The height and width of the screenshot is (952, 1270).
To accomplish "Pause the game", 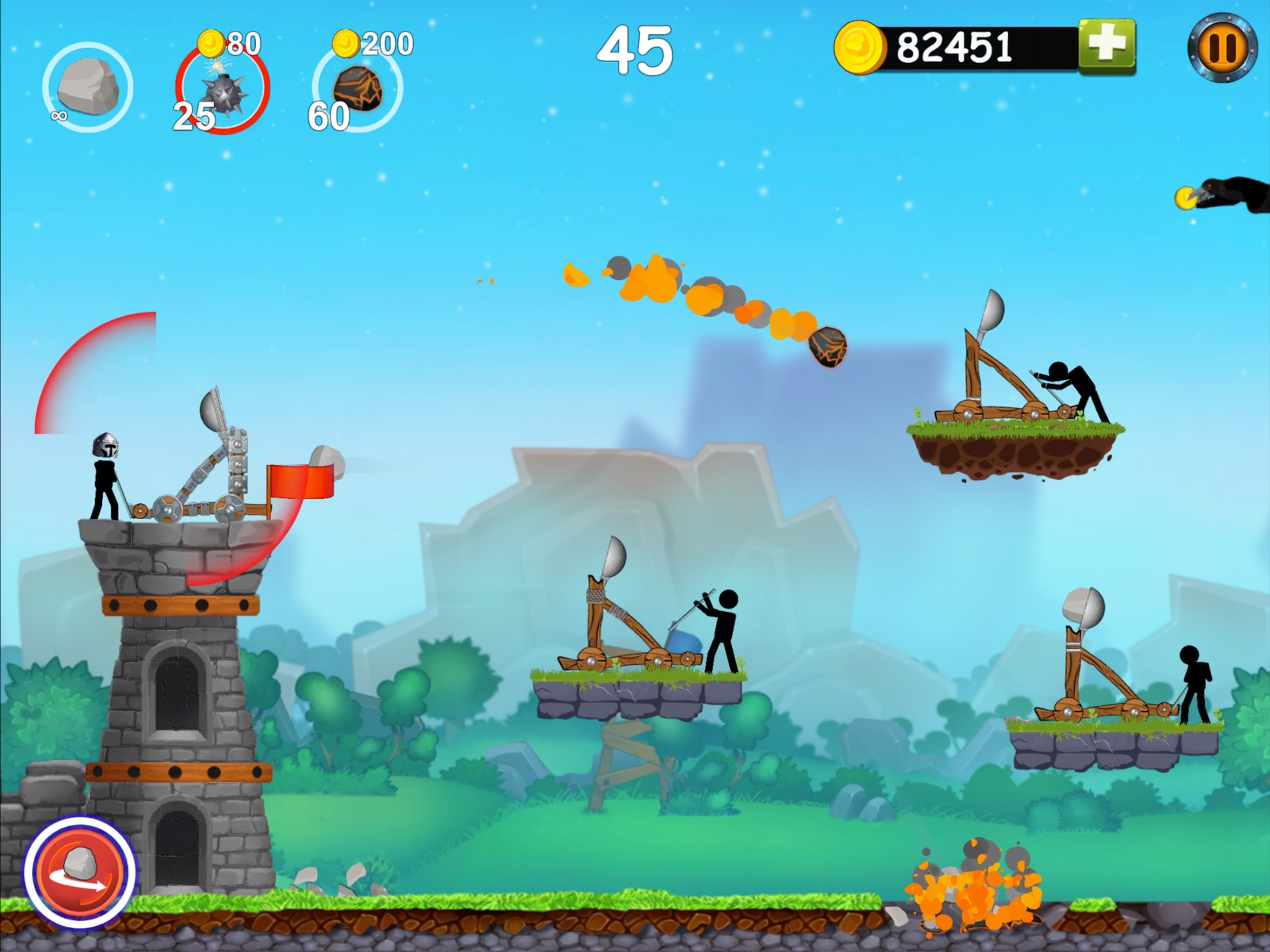I will coord(1222,48).
